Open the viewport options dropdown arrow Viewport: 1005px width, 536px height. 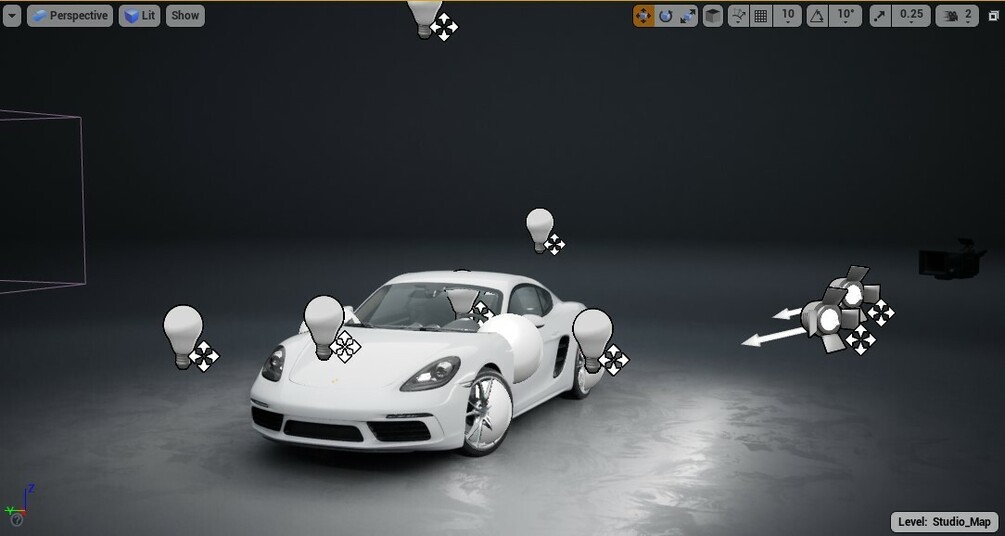pyautogui.click(x=11, y=16)
